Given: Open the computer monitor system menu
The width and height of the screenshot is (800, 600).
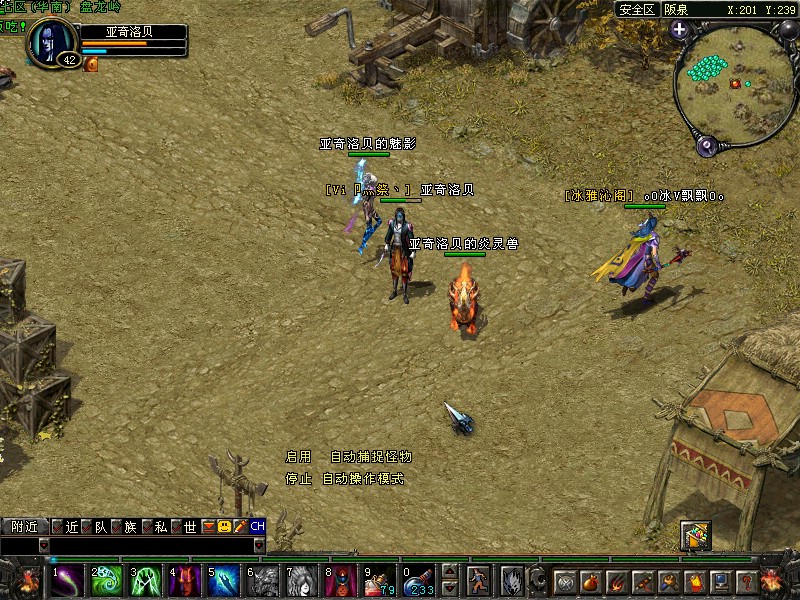Looking at the screenshot, I should click(x=719, y=581).
